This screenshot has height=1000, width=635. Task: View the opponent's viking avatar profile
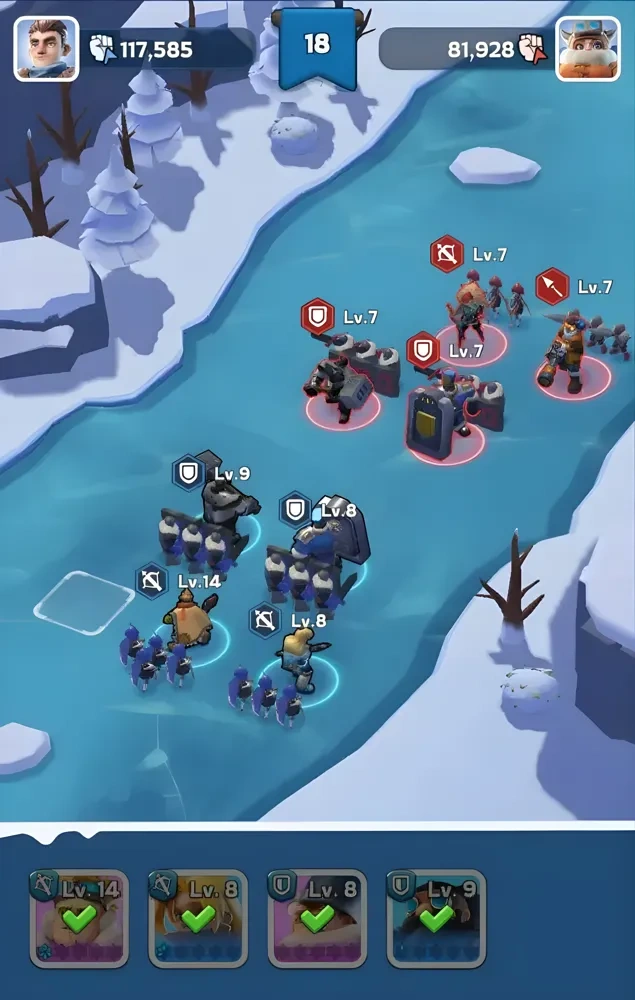tap(587, 48)
